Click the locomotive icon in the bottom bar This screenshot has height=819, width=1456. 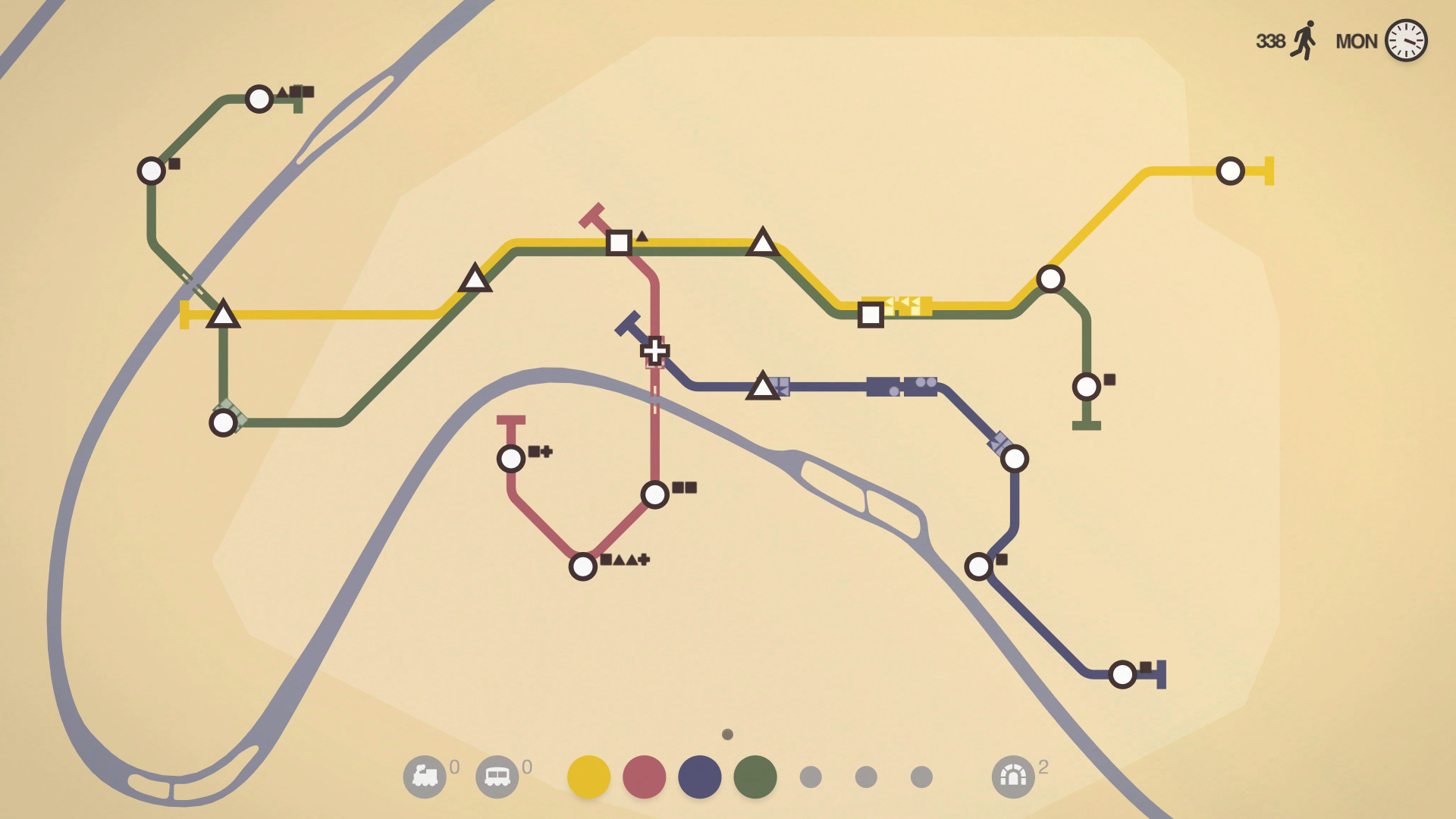click(x=425, y=777)
